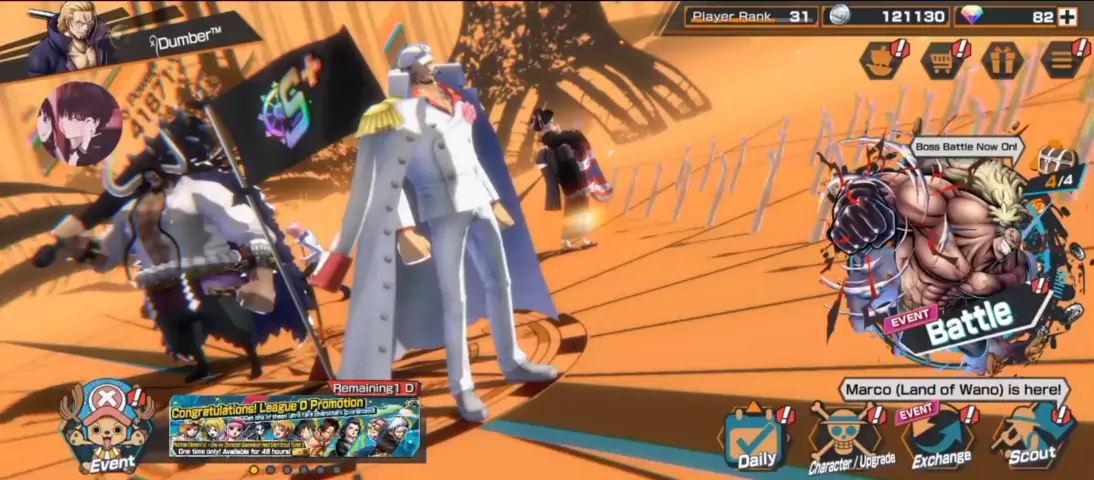Add more rainbow diamonds with plus button
The image size is (1094, 480).
(x=1068, y=16)
